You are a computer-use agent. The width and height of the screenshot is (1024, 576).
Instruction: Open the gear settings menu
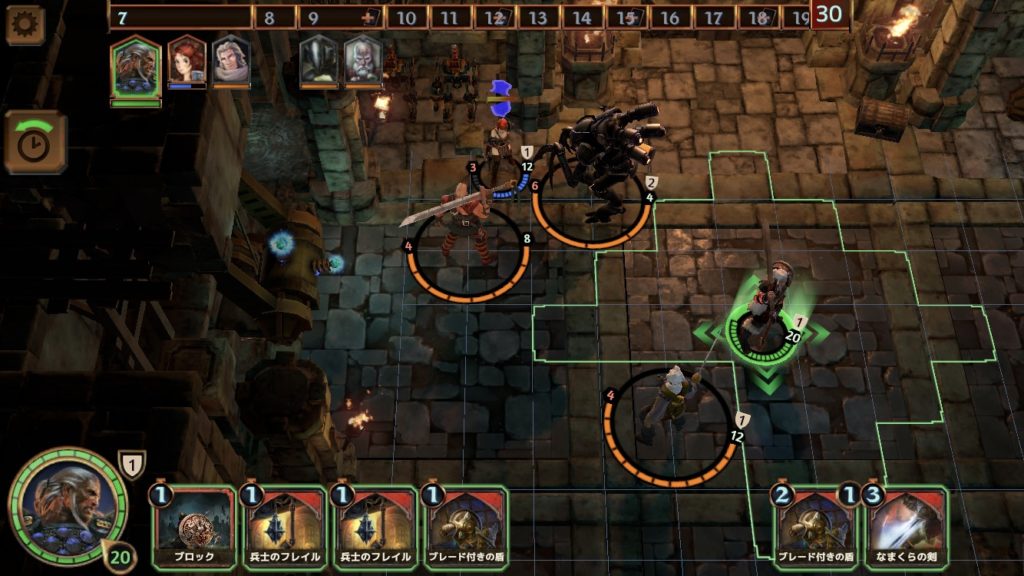(x=25, y=24)
